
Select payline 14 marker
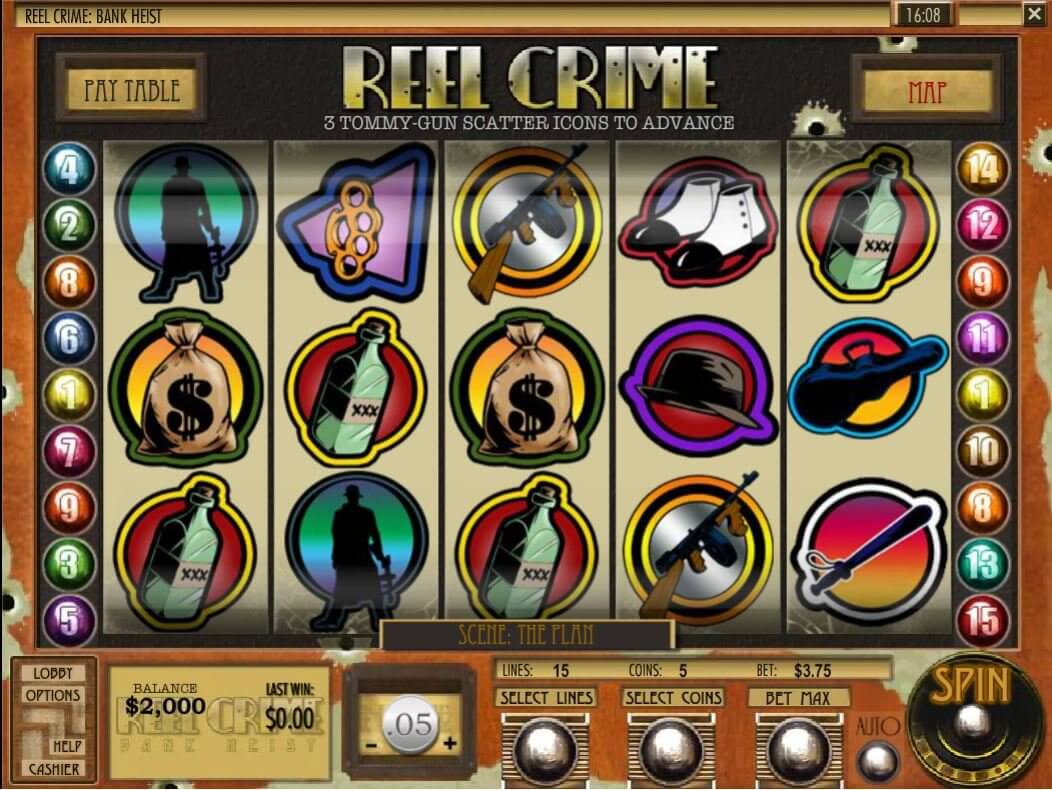[983, 169]
